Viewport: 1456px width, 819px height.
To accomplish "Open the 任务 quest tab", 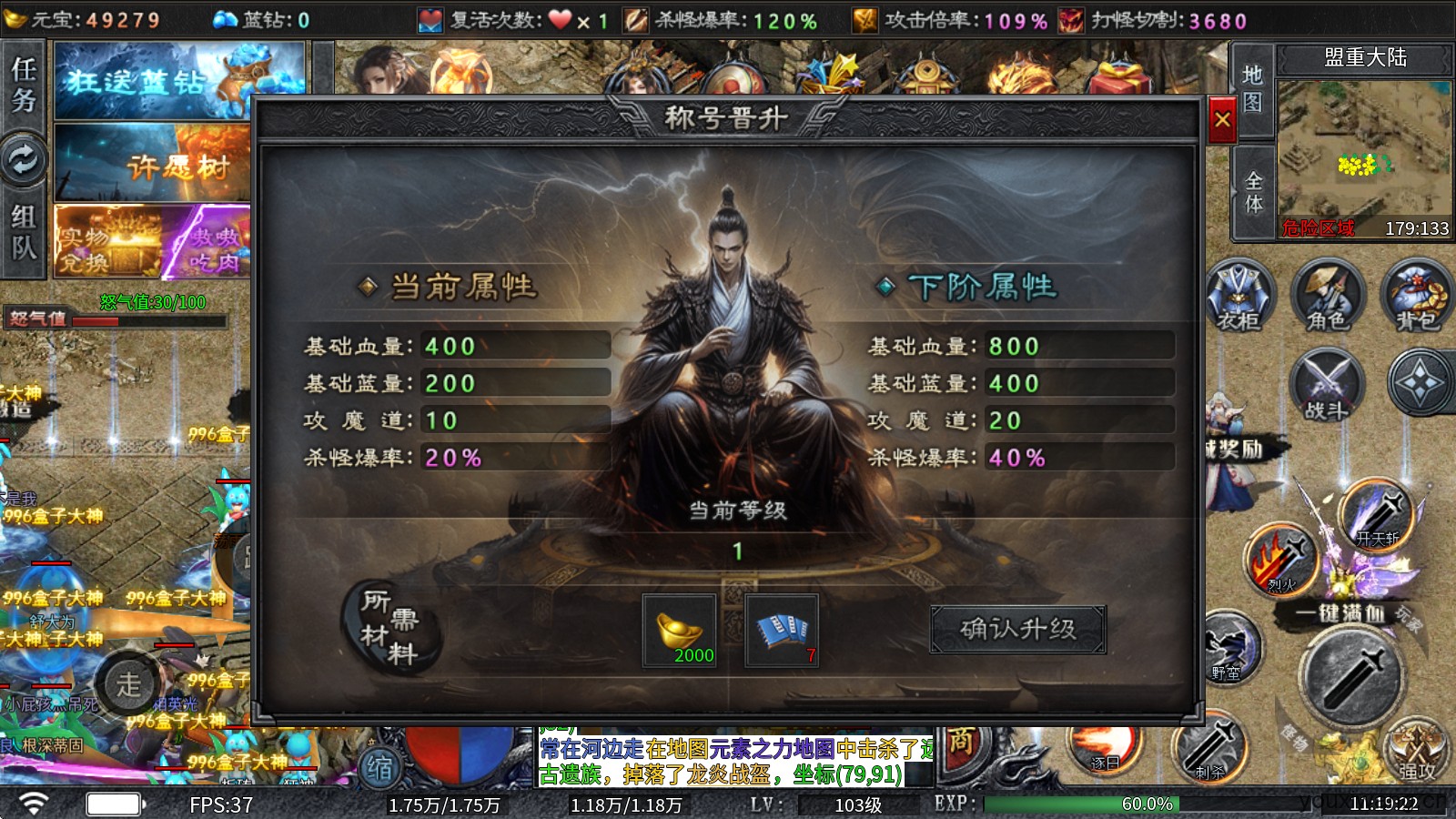I will pos(24,85).
